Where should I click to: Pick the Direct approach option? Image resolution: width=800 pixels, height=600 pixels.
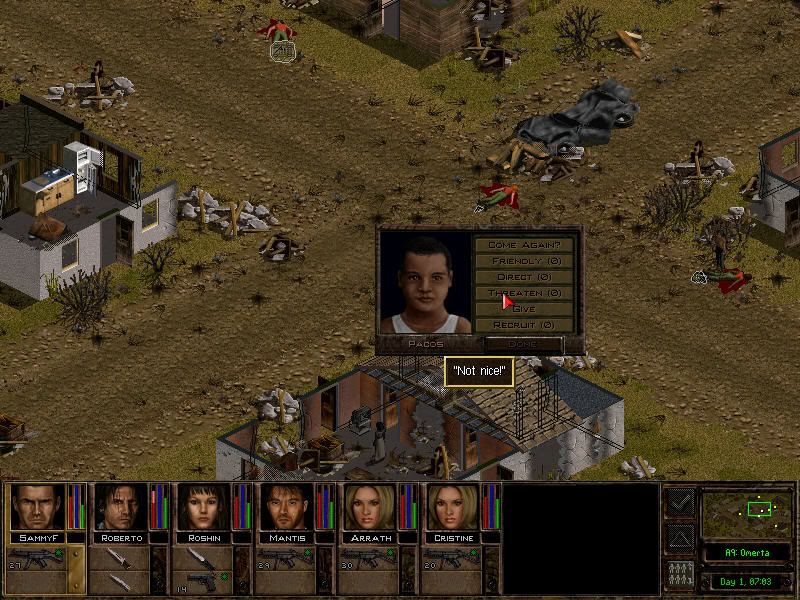(x=524, y=277)
